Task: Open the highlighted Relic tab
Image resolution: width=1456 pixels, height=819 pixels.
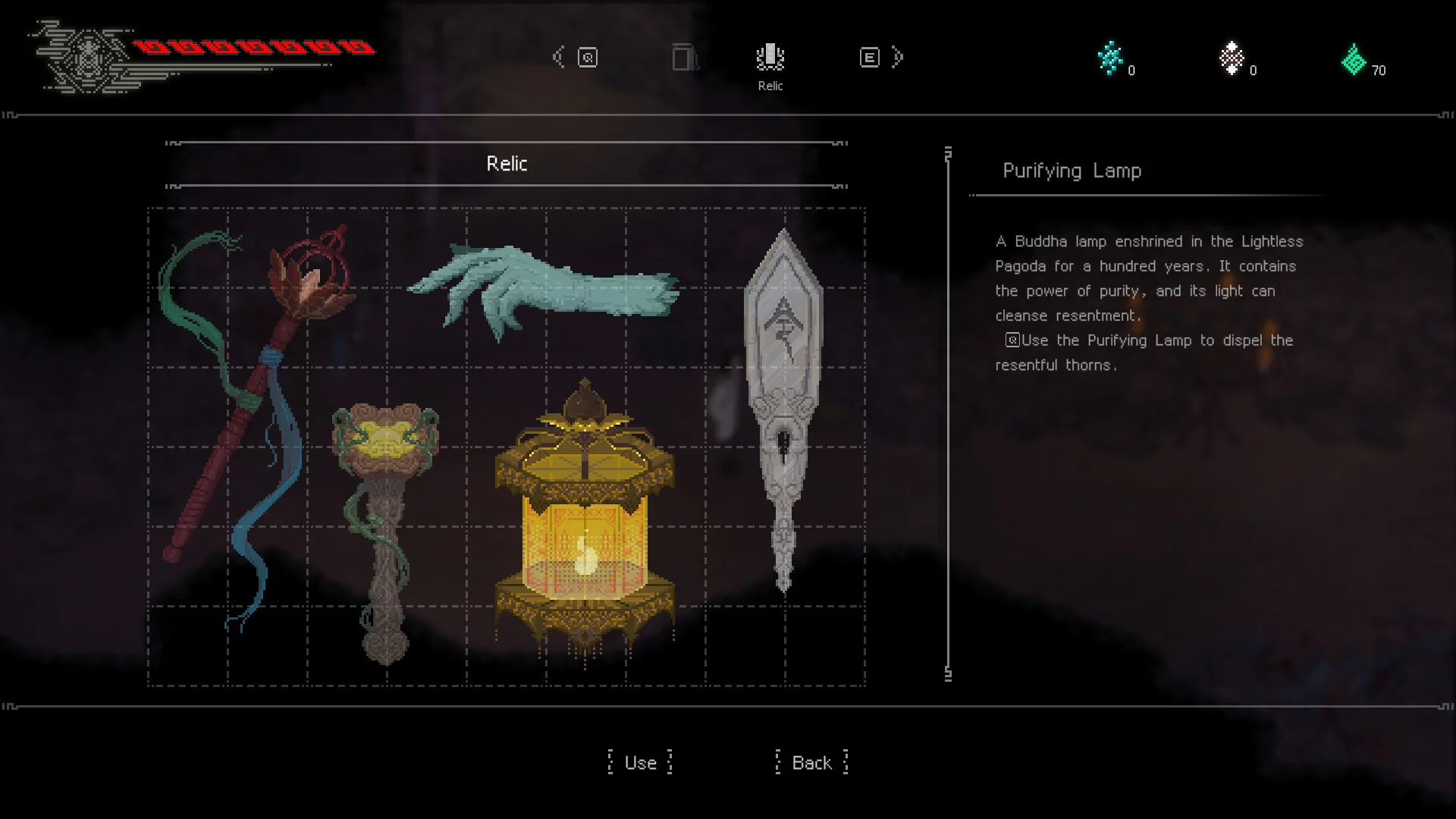Action: tap(770, 59)
